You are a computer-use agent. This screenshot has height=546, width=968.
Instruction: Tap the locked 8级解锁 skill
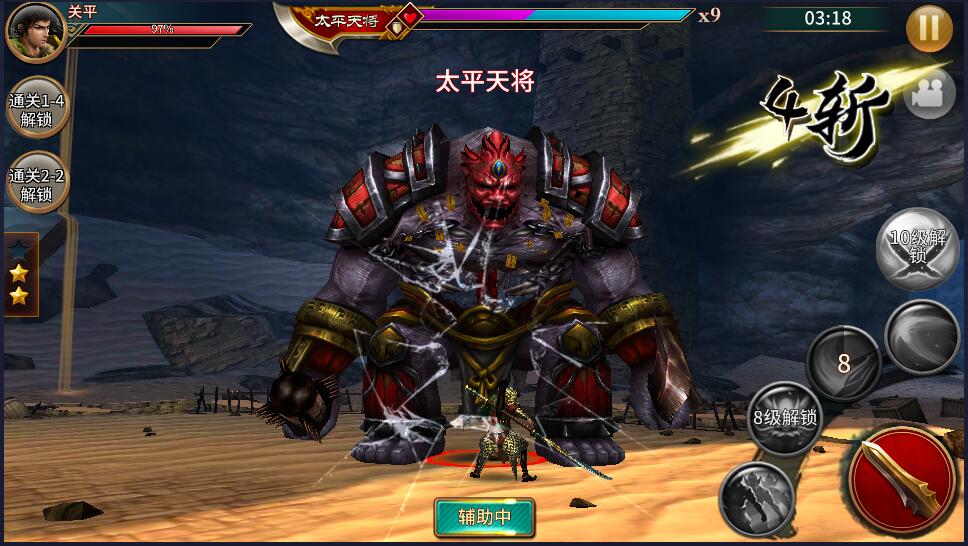(x=786, y=418)
